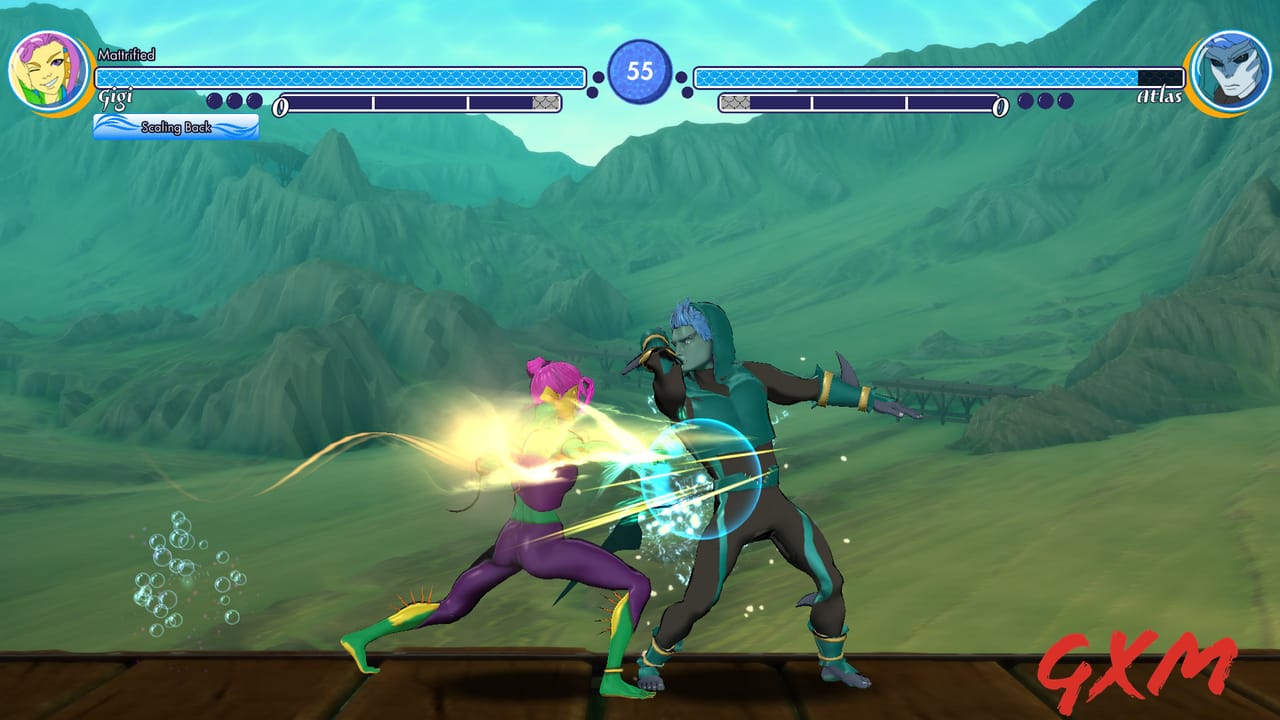This screenshot has height=720, width=1280.
Task: Select the Atlas name label
Action: coord(1160,96)
